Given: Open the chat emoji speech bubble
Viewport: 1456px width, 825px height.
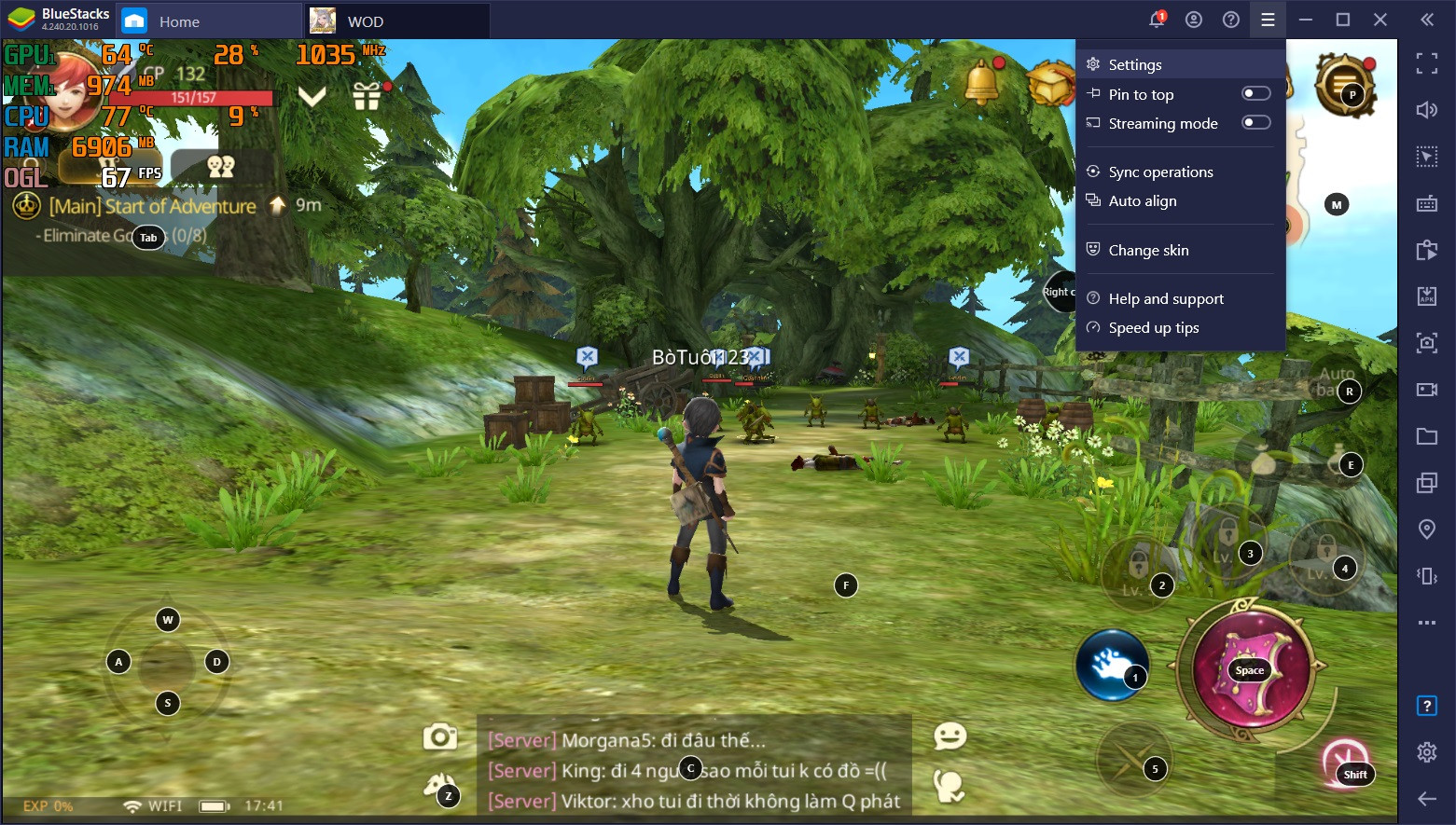Looking at the screenshot, I should 950,736.
